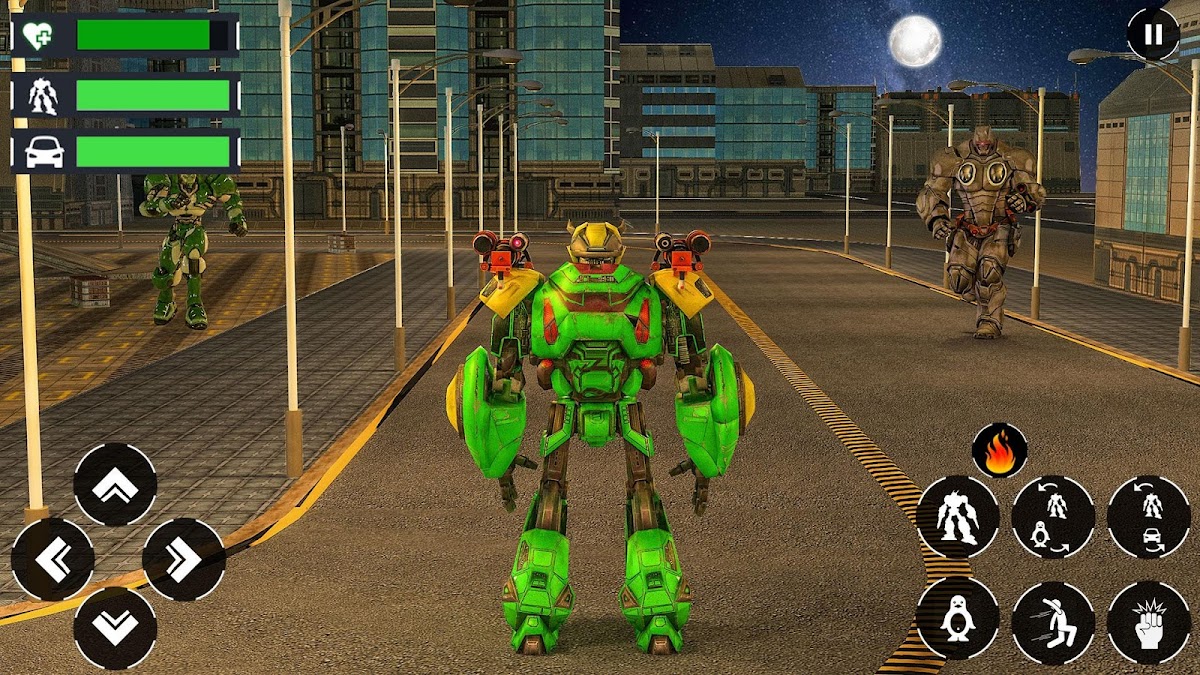The width and height of the screenshot is (1200, 675).
Task: Use the kick attack button
Action: (1053, 622)
